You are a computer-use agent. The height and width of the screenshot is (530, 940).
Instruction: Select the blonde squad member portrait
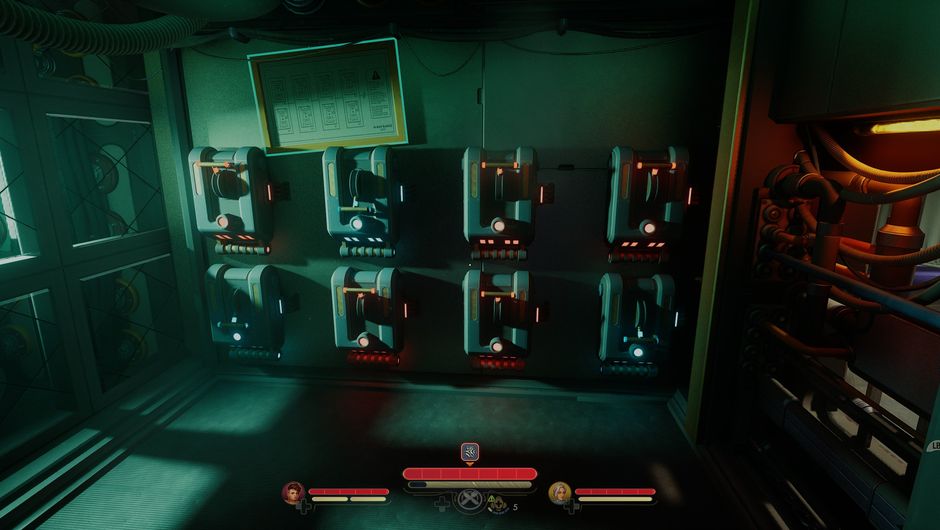[x=560, y=492]
